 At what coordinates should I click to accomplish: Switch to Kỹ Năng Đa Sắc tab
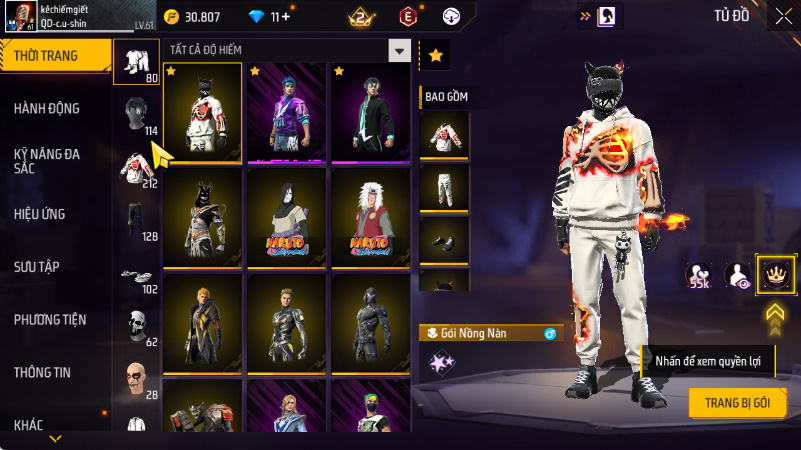[47, 162]
